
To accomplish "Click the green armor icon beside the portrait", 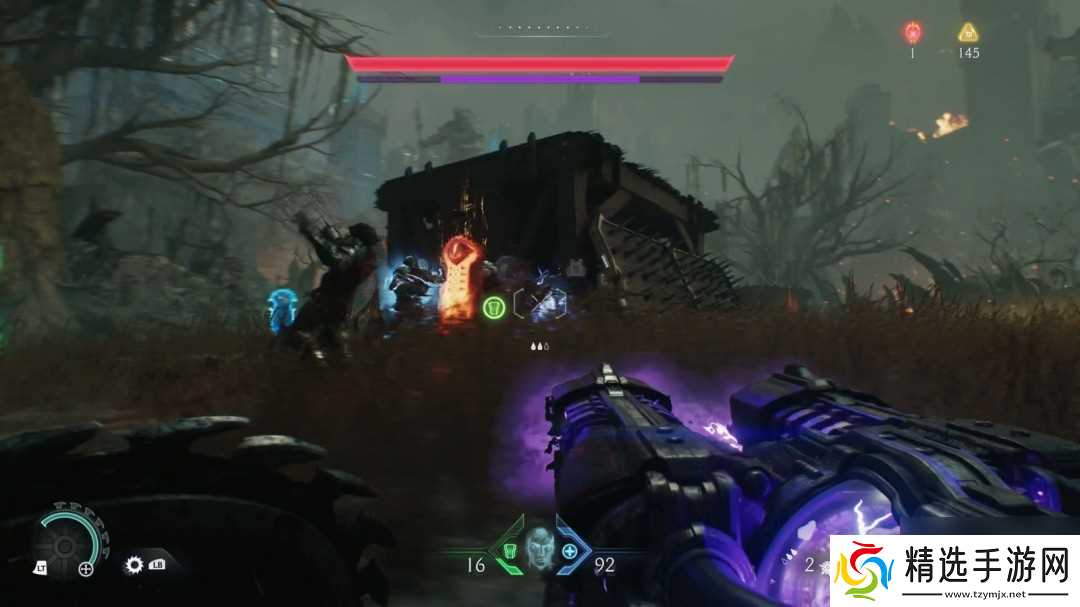I will click(x=508, y=551).
